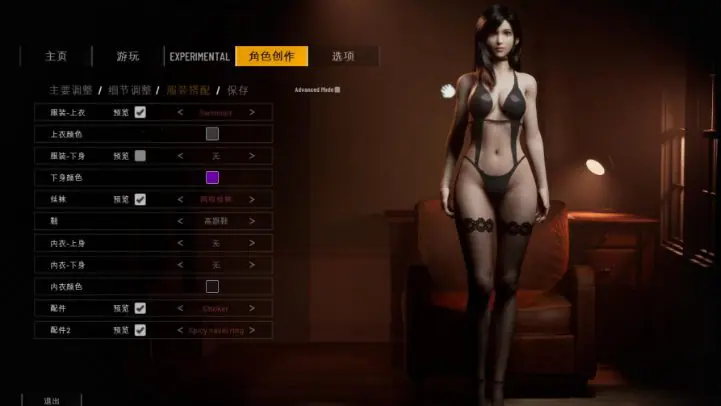The image size is (721, 406).
Task: Open the EXPERIMENTAL tab
Action: pos(200,57)
